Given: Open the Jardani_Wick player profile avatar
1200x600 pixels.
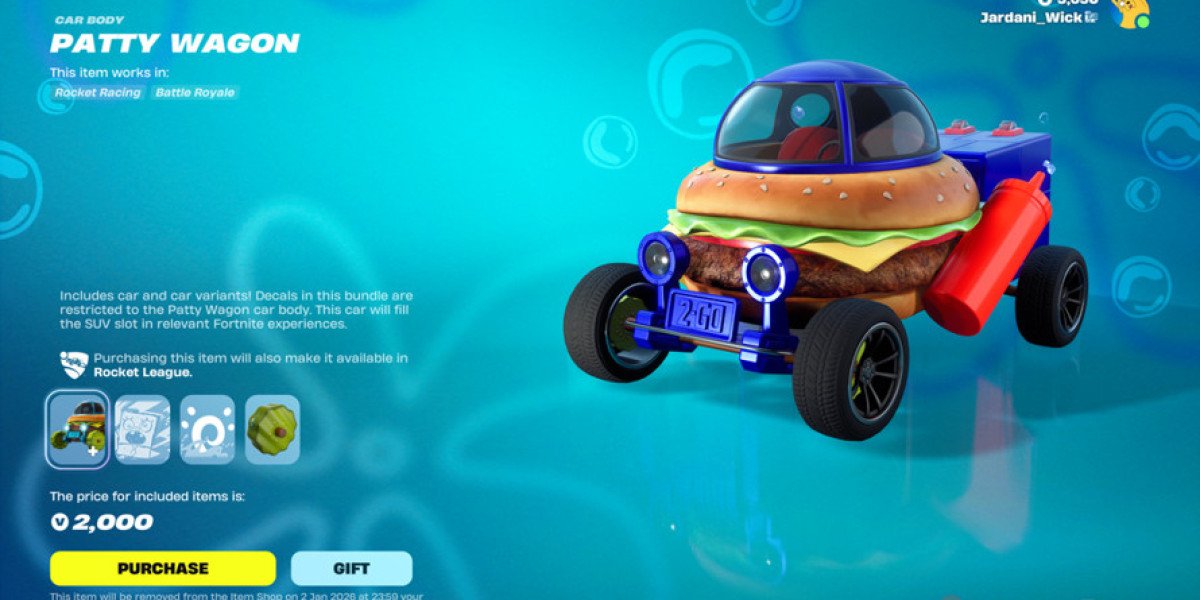Looking at the screenshot, I should coord(1131,12).
